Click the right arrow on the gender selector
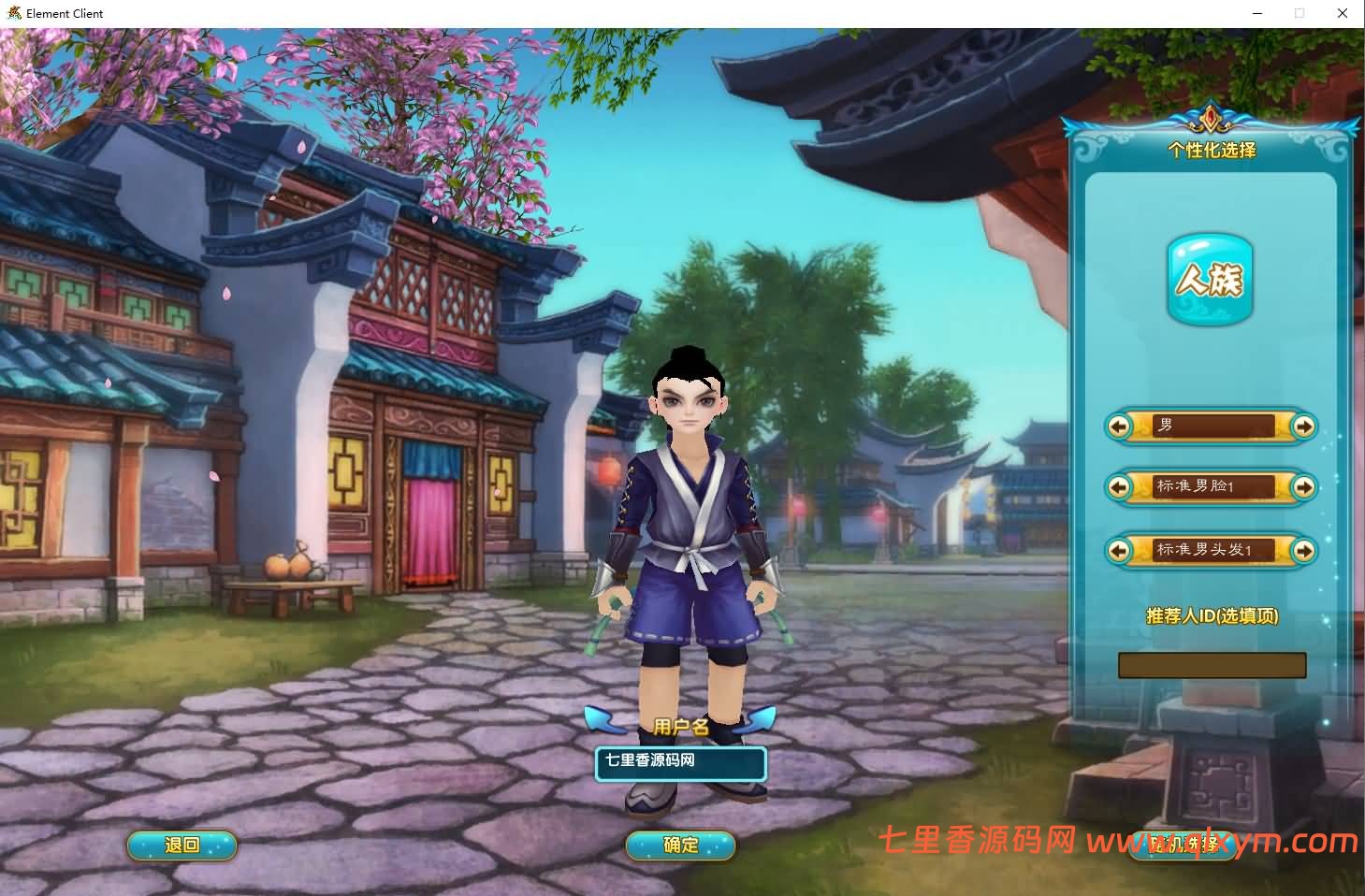The width and height of the screenshot is (1365, 896). pos(1302,426)
